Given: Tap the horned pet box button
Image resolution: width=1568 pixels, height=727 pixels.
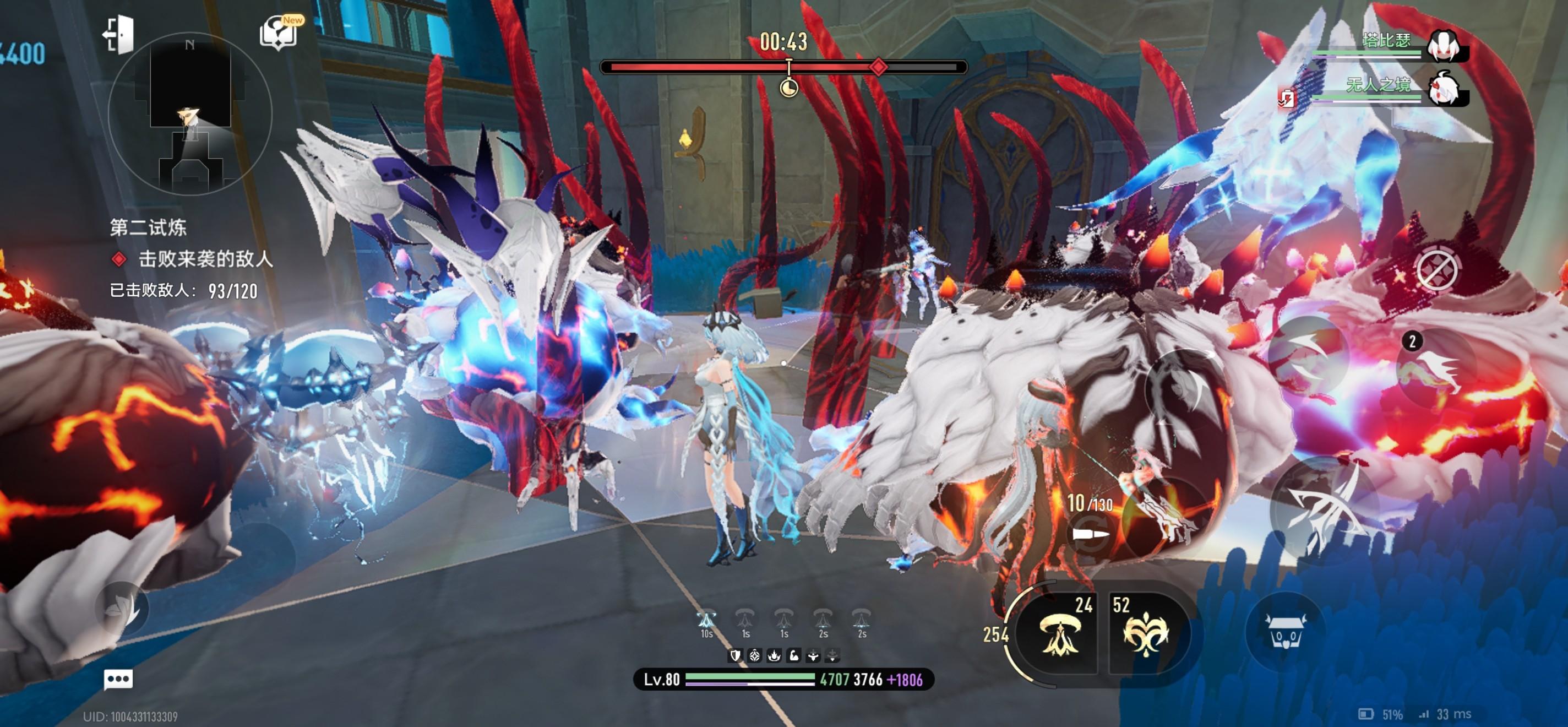Looking at the screenshot, I should point(1286,631).
